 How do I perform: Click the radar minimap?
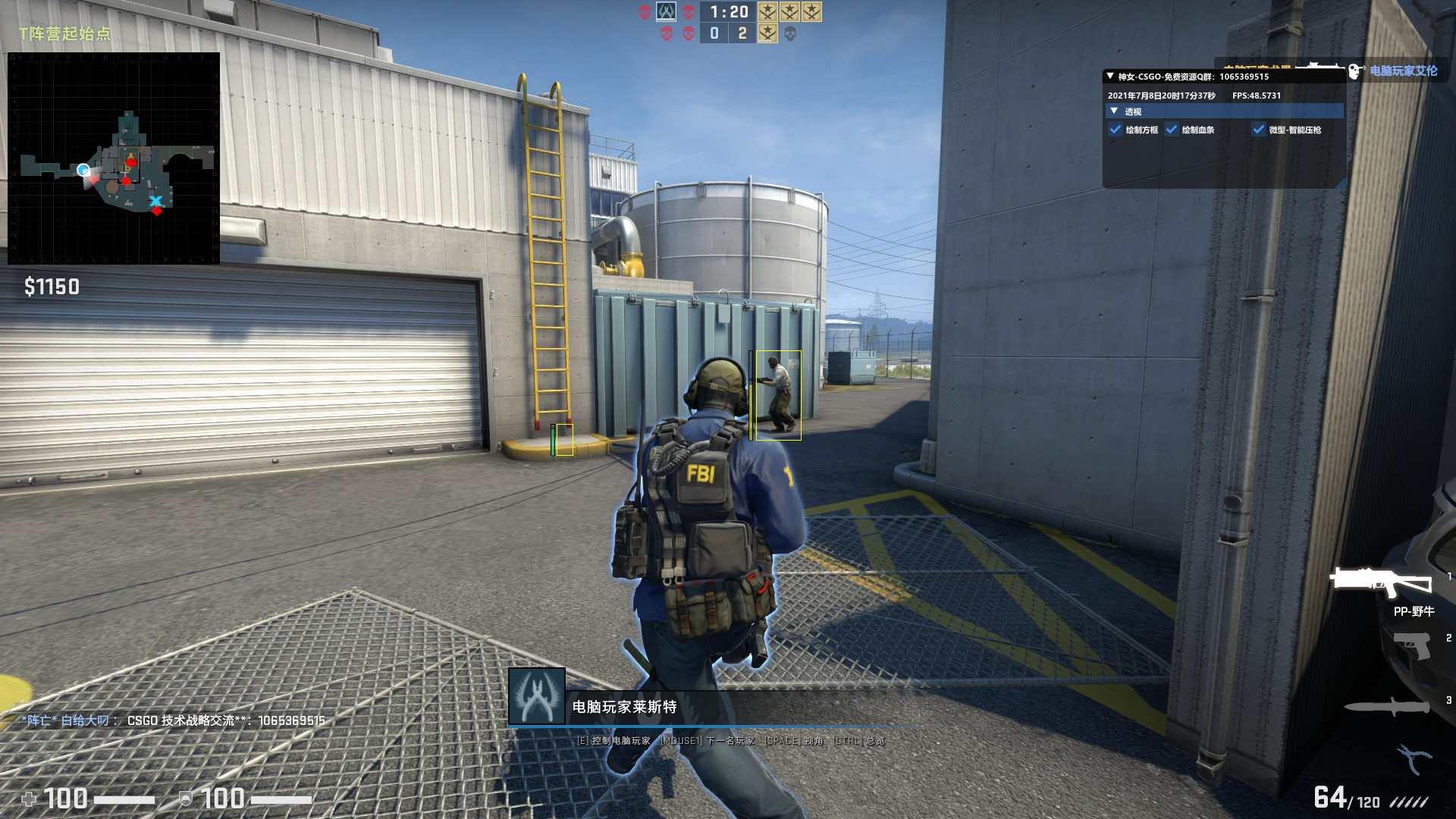tap(114, 158)
